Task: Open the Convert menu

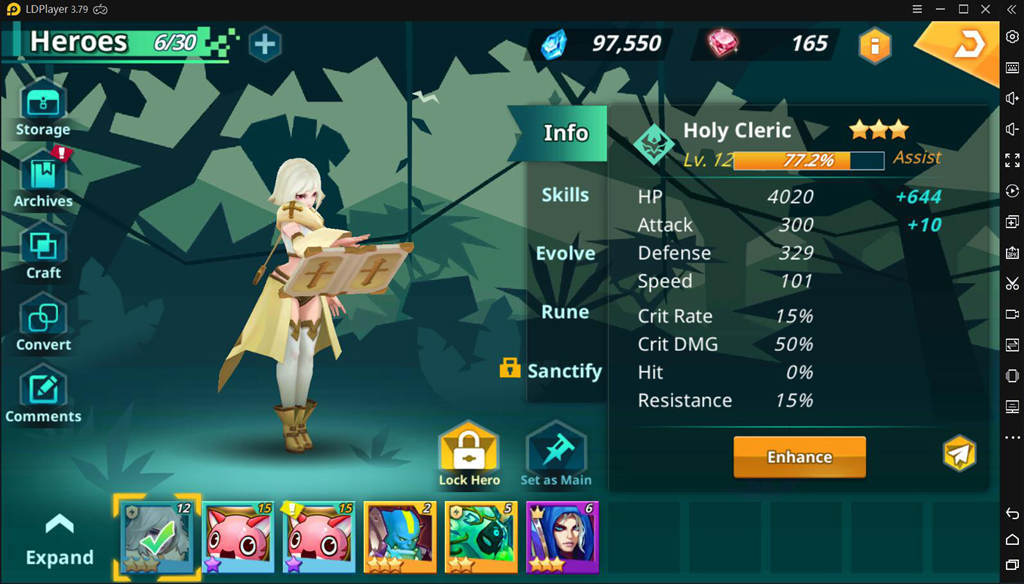Action: pos(43,322)
